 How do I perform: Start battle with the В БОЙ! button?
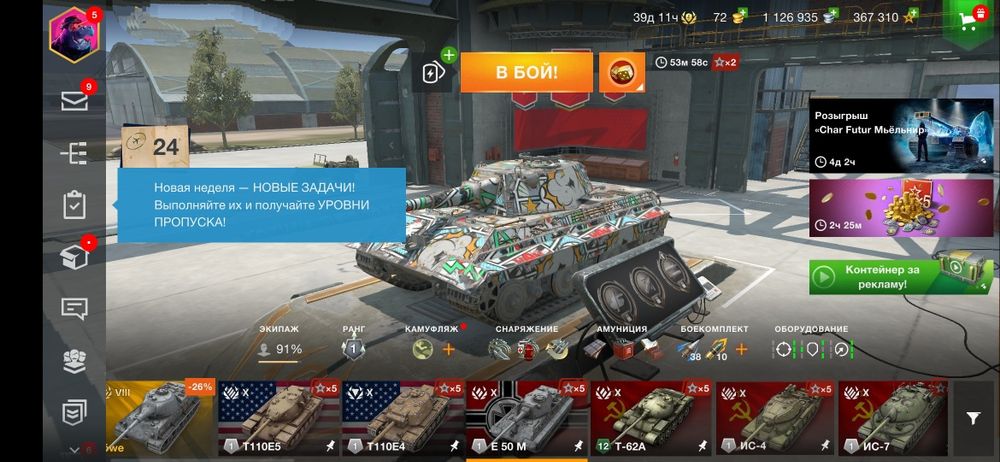coord(526,72)
